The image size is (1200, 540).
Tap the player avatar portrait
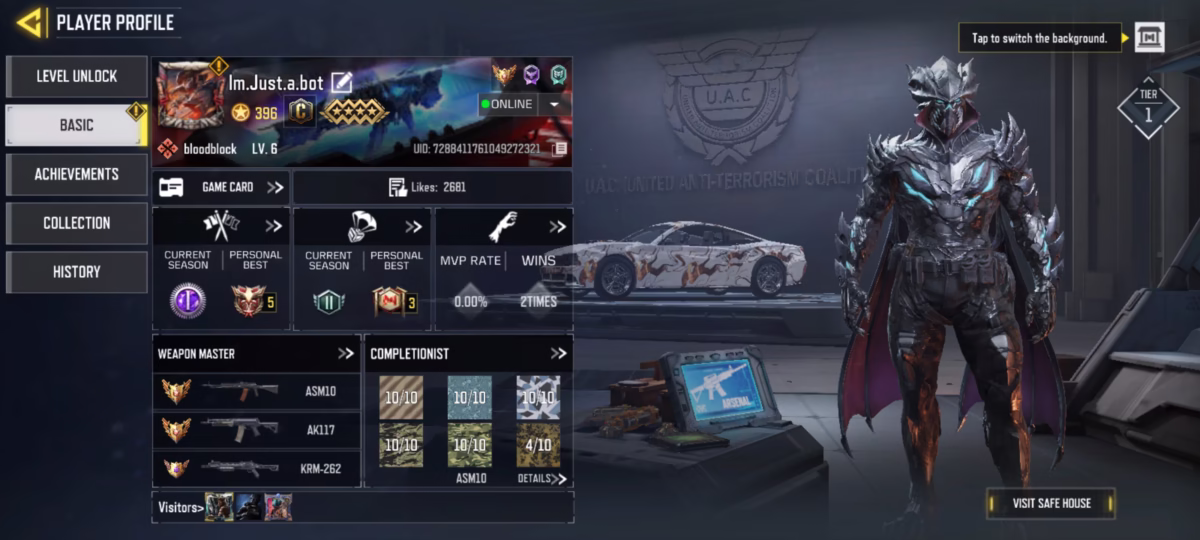(x=190, y=94)
